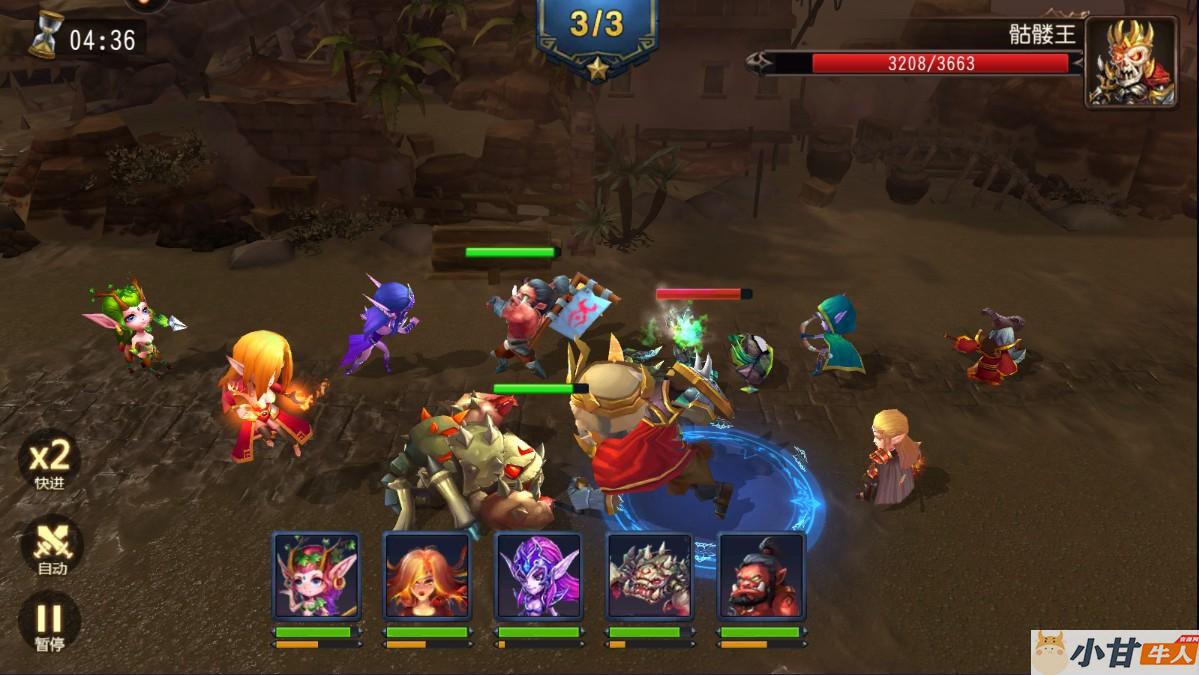Select the purple-haired night elf hero portrait
This screenshot has height=675, width=1199.
click(539, 576)
